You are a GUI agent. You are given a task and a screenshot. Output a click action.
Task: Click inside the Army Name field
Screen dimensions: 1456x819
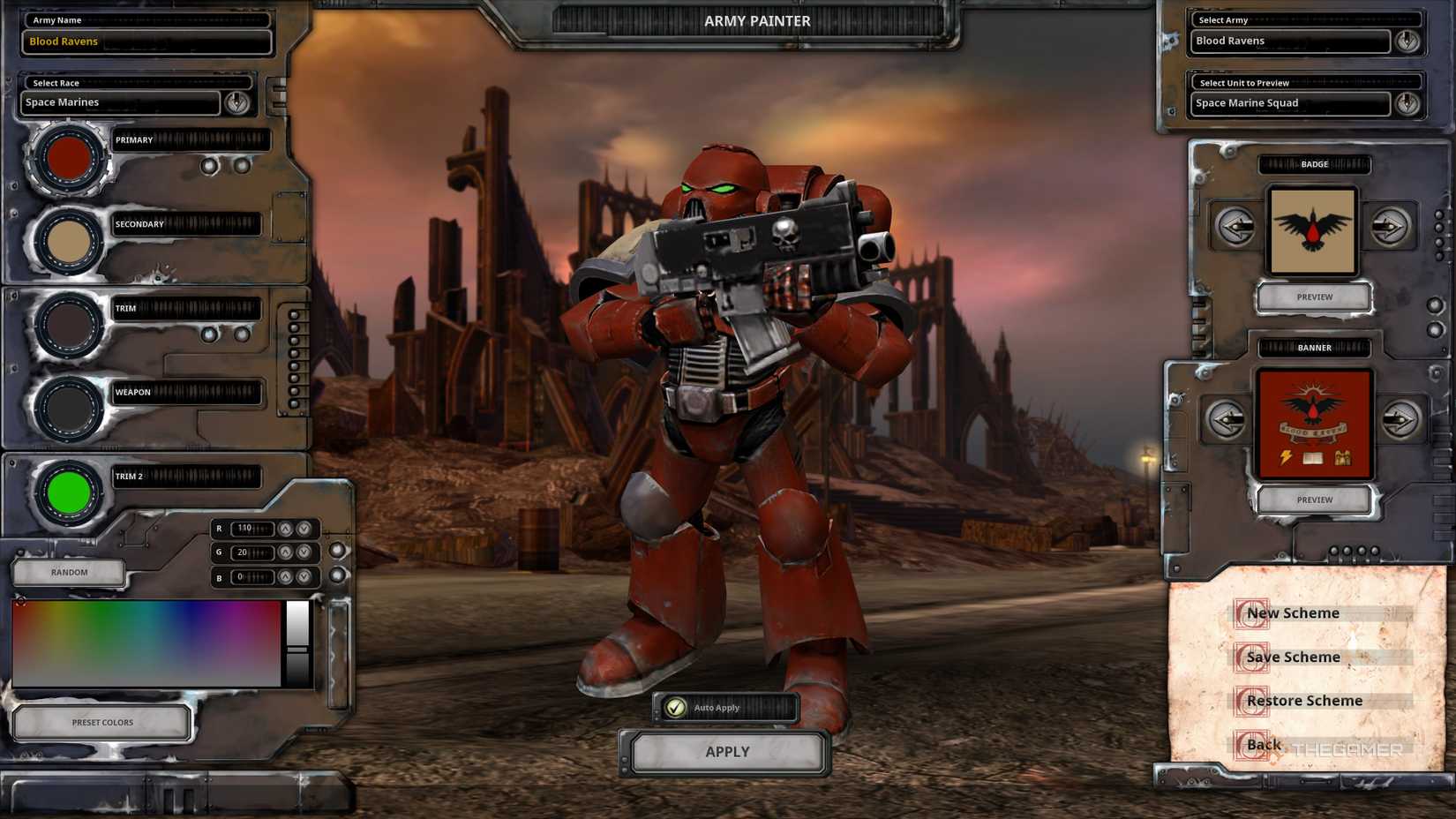click(141, 41)
